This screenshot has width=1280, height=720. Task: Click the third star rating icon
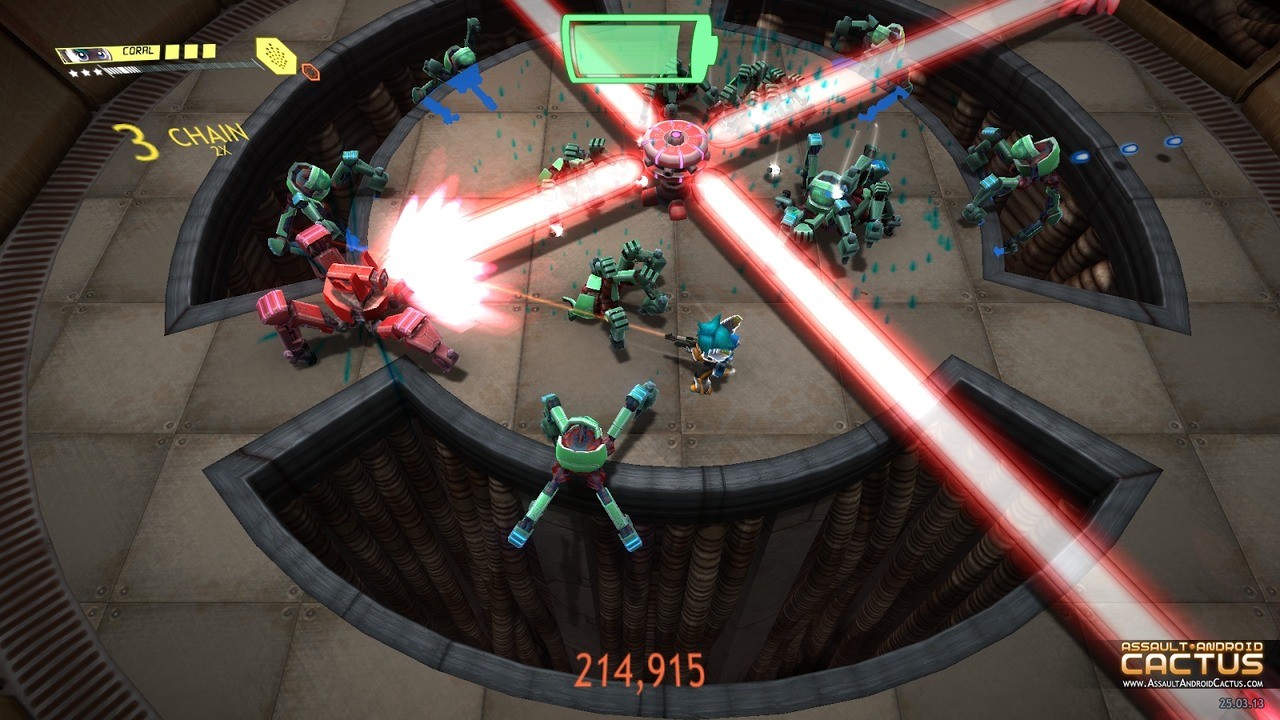click(97, 72)
